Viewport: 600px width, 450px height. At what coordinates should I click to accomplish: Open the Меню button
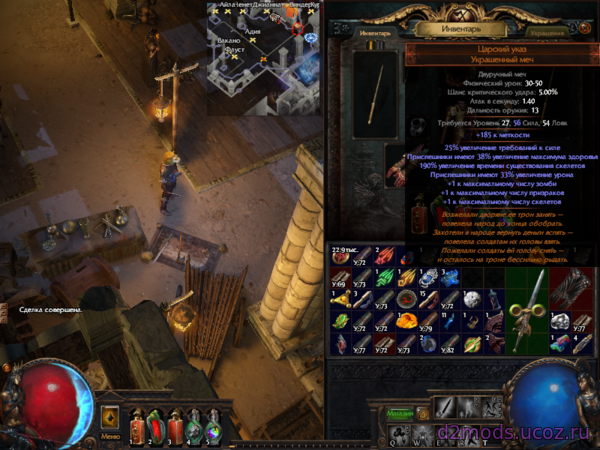110,436
